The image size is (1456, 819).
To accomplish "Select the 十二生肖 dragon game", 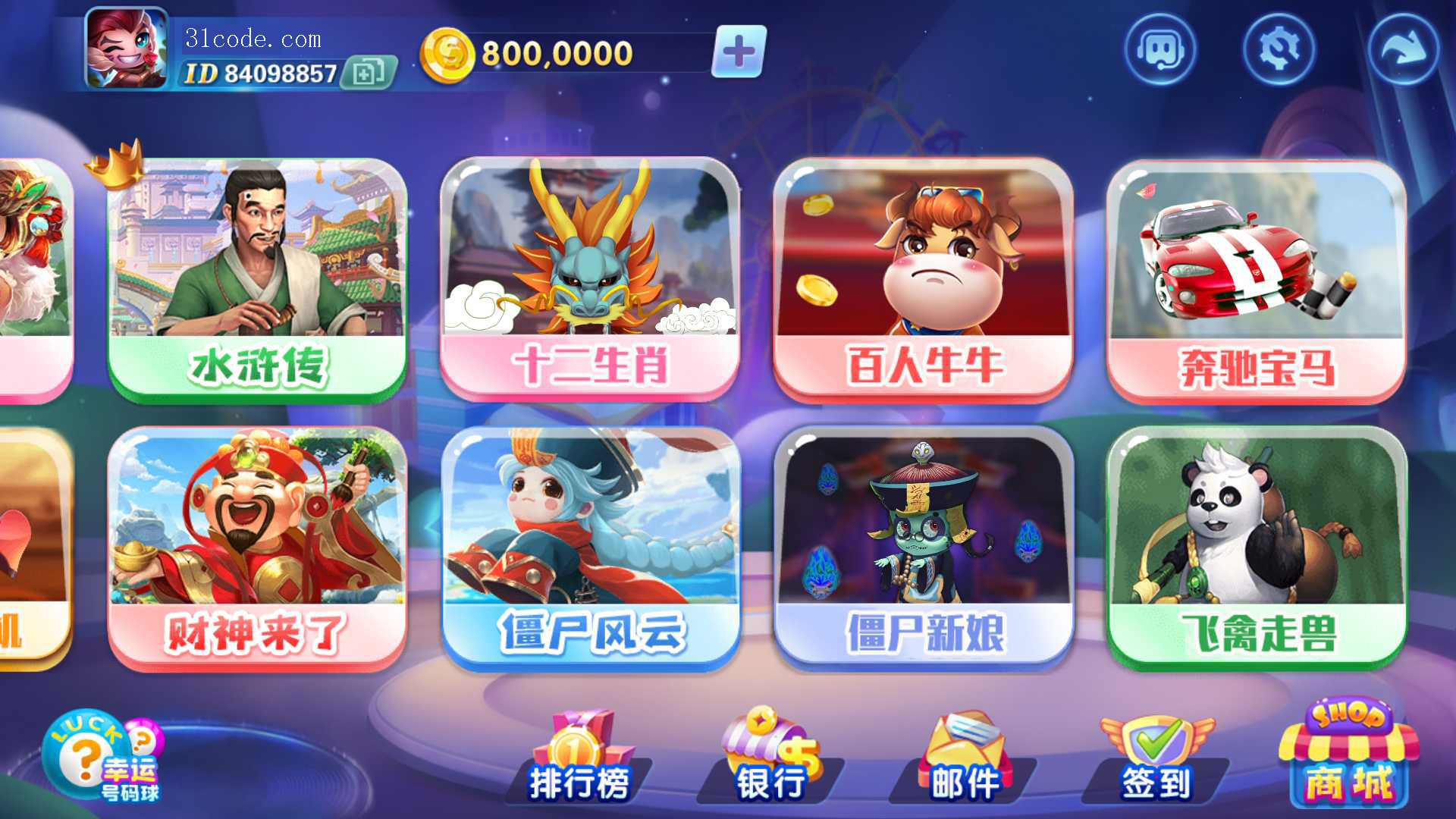I will coord(590,279).
